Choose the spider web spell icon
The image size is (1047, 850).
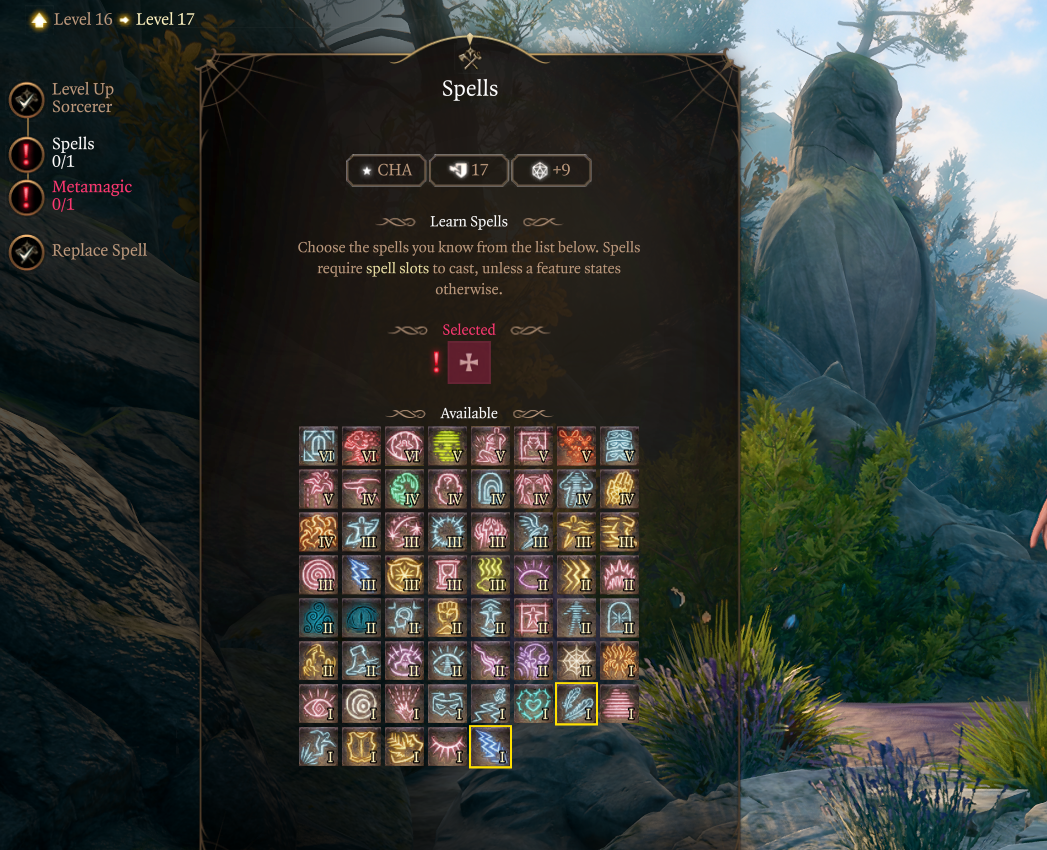click(576, 661)
